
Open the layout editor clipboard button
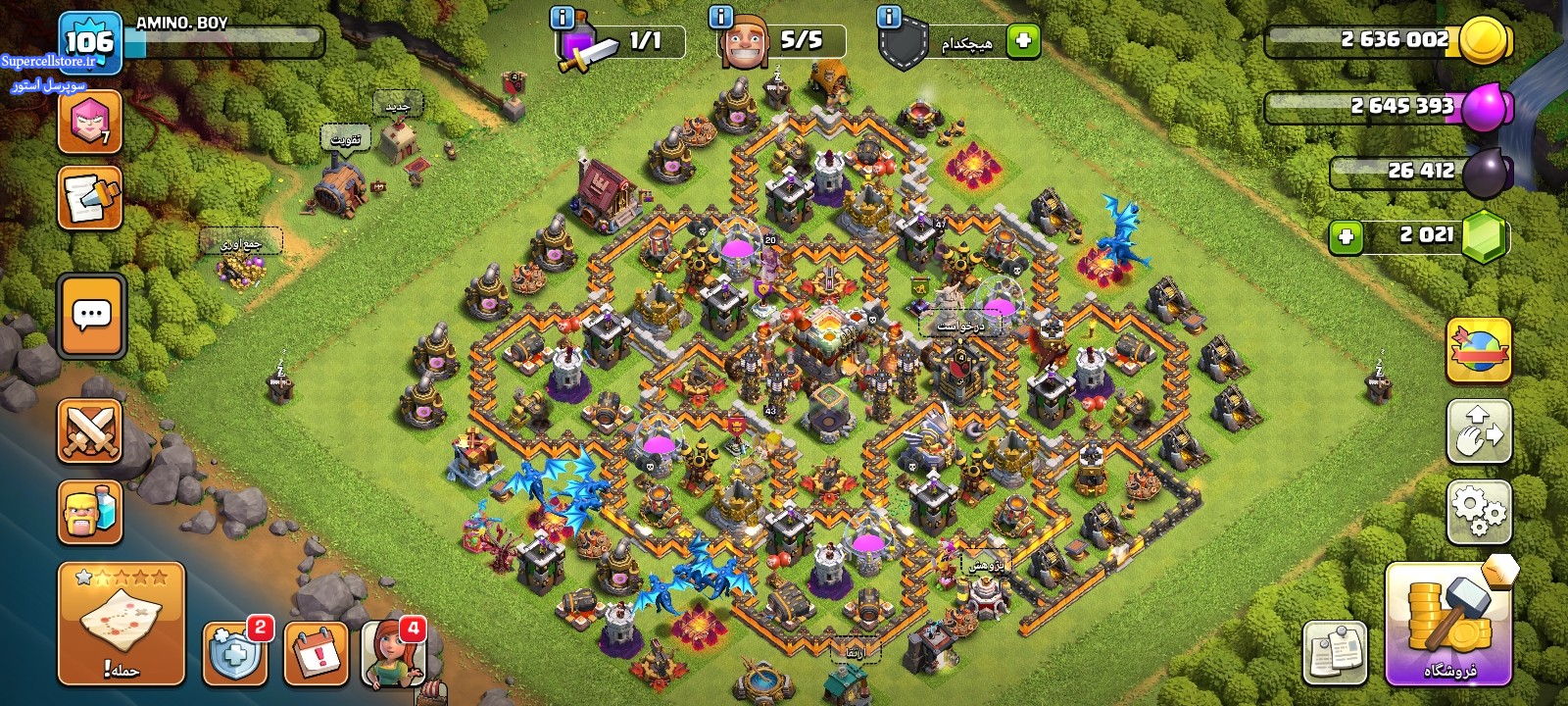1335,652
